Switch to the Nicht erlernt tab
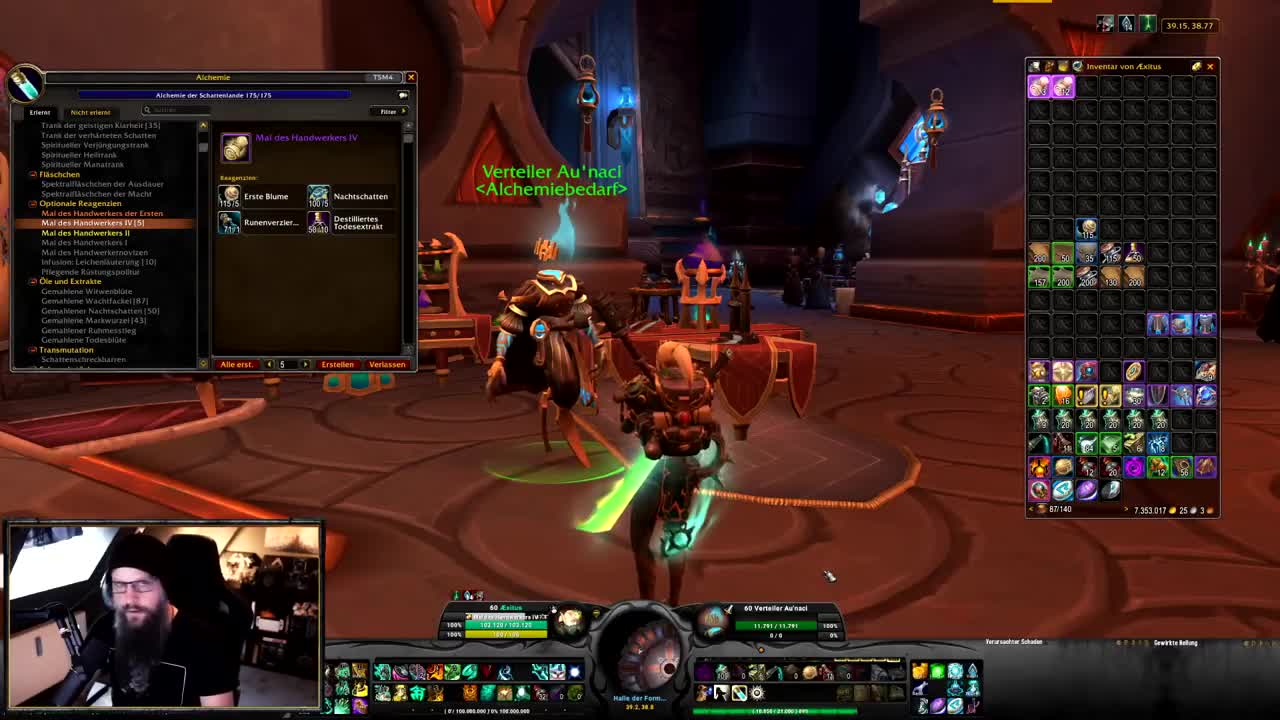The width and height of the screenshot is (1280, 720). coord(90,112)
